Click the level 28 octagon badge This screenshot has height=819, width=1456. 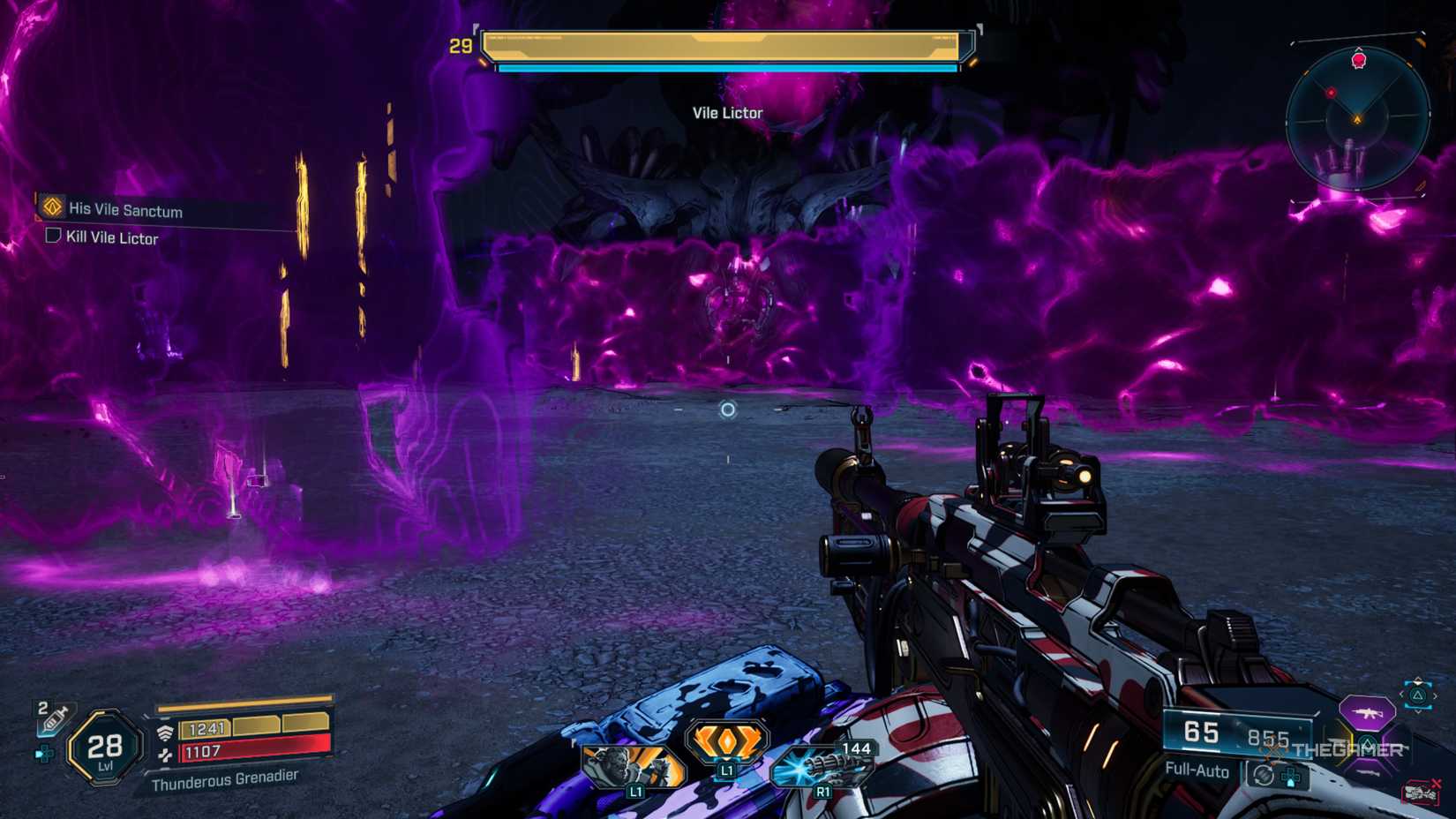pos(103,748)
